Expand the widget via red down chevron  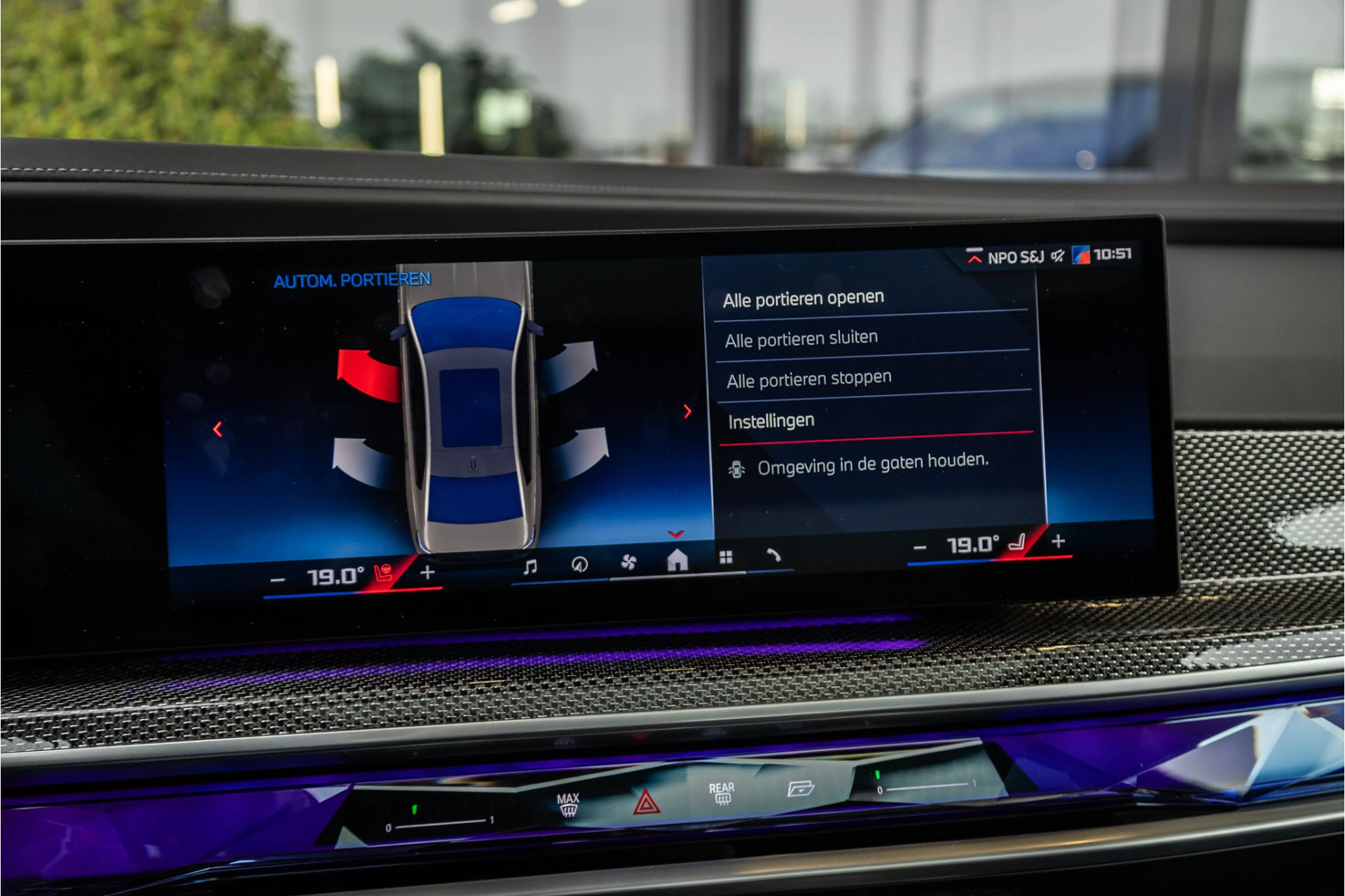click(x=675, y=534)
